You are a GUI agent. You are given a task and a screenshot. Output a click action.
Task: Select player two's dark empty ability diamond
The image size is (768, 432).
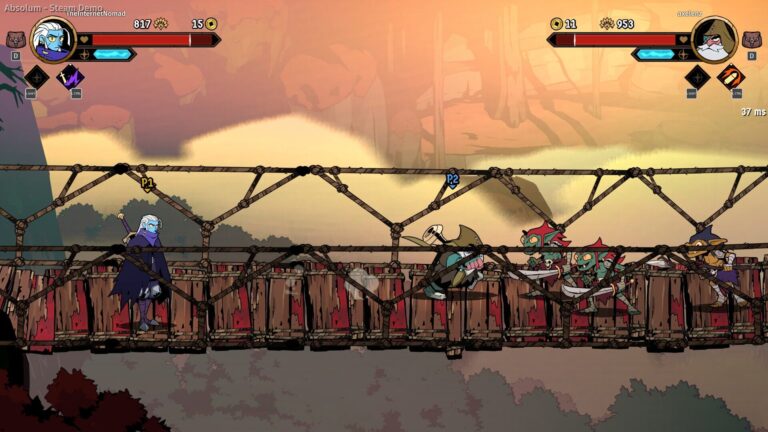tap(697, 77)
